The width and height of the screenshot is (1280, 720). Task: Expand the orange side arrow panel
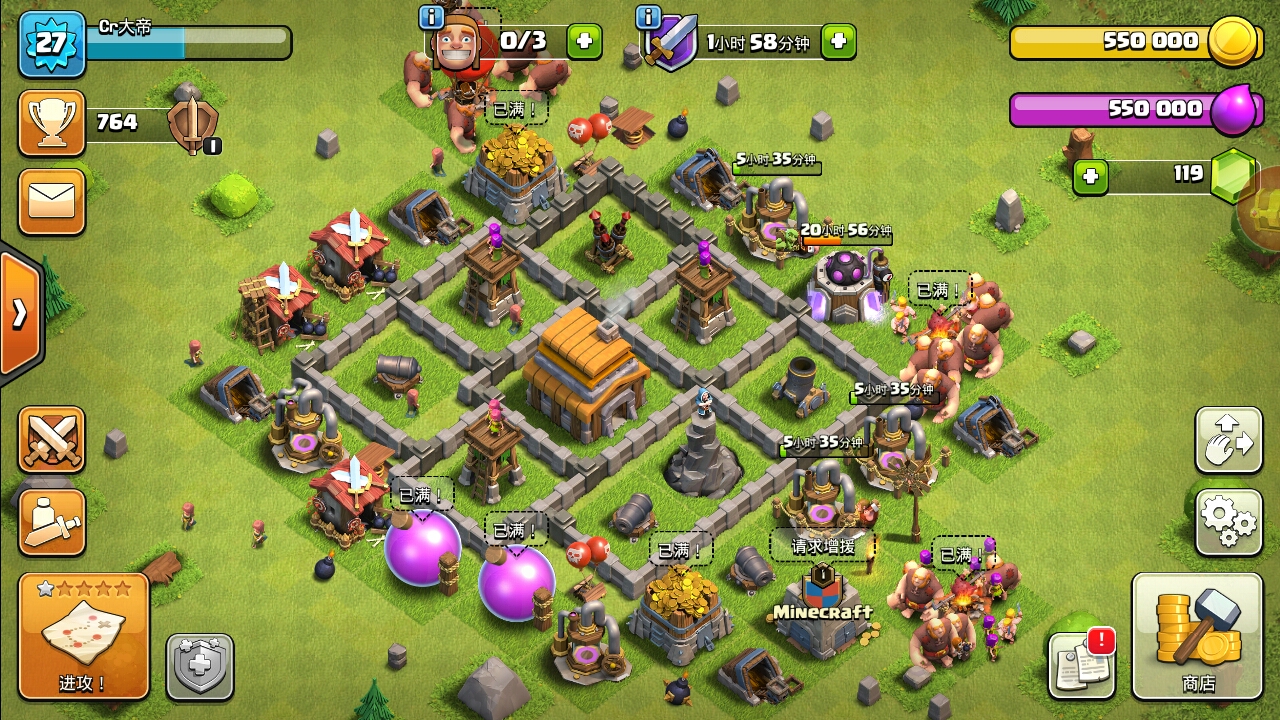(x=20, y=313)
